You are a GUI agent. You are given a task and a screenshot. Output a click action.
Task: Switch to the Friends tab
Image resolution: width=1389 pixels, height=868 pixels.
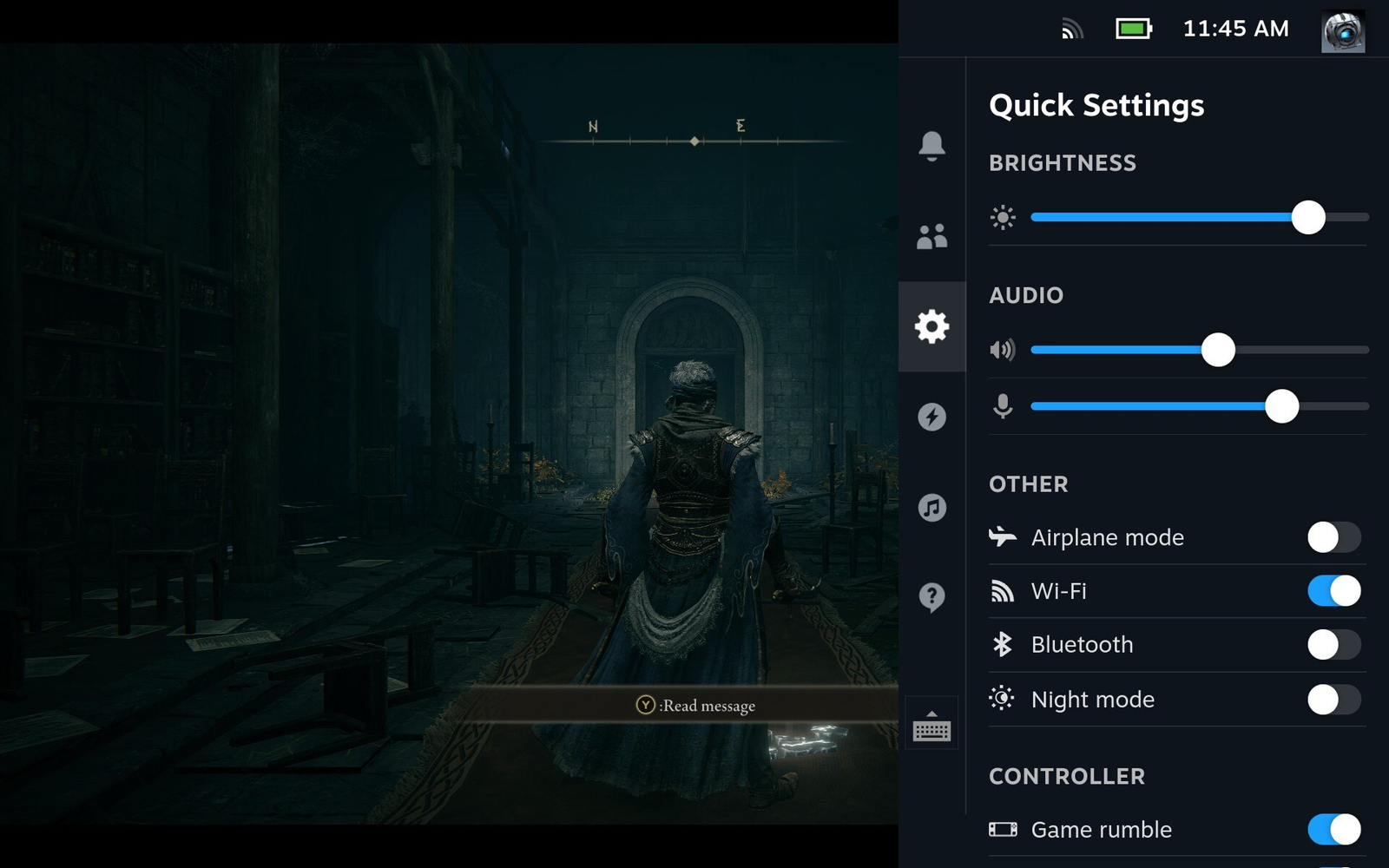click(x=931, y=236)
